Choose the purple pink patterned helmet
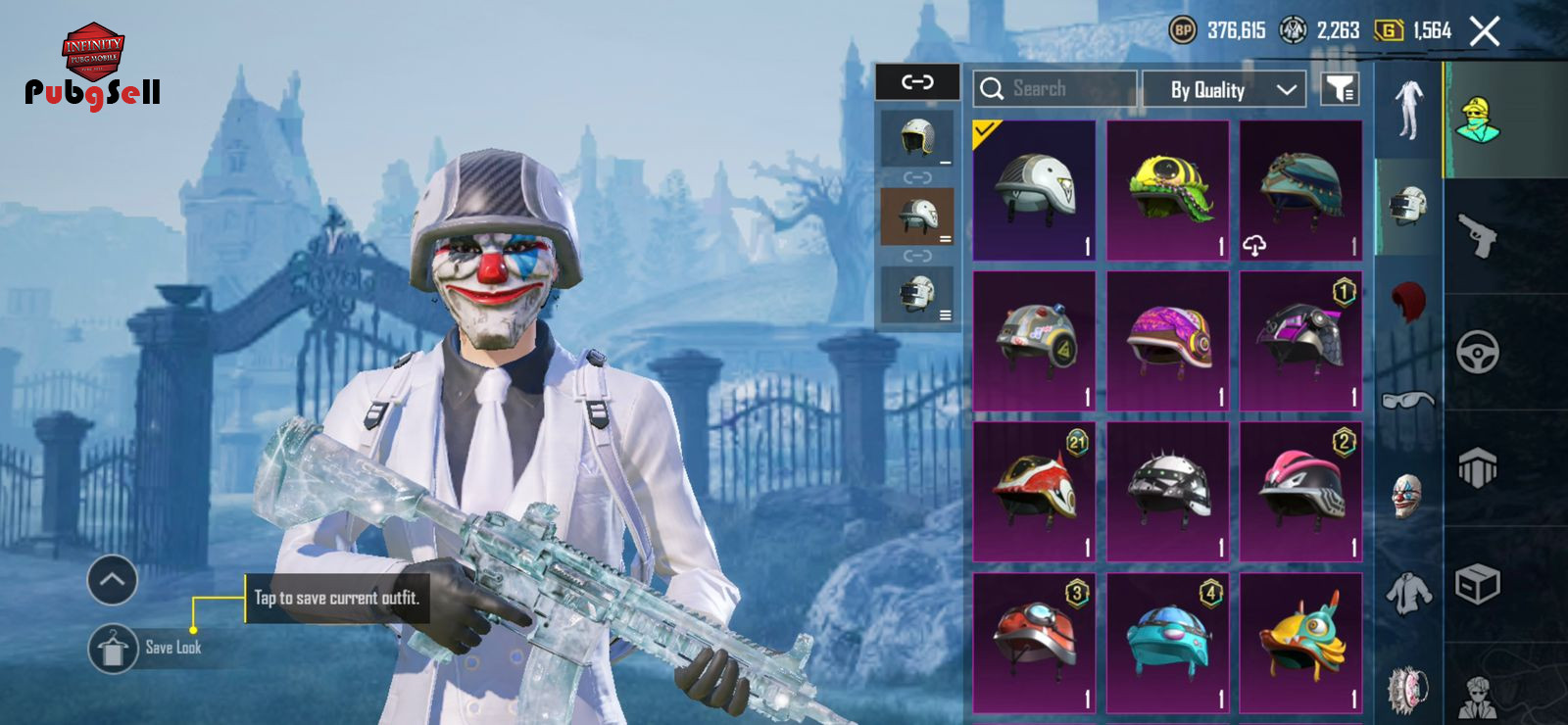Image resolution: width=1568 pixels, height=725 pixels. 1167,341
